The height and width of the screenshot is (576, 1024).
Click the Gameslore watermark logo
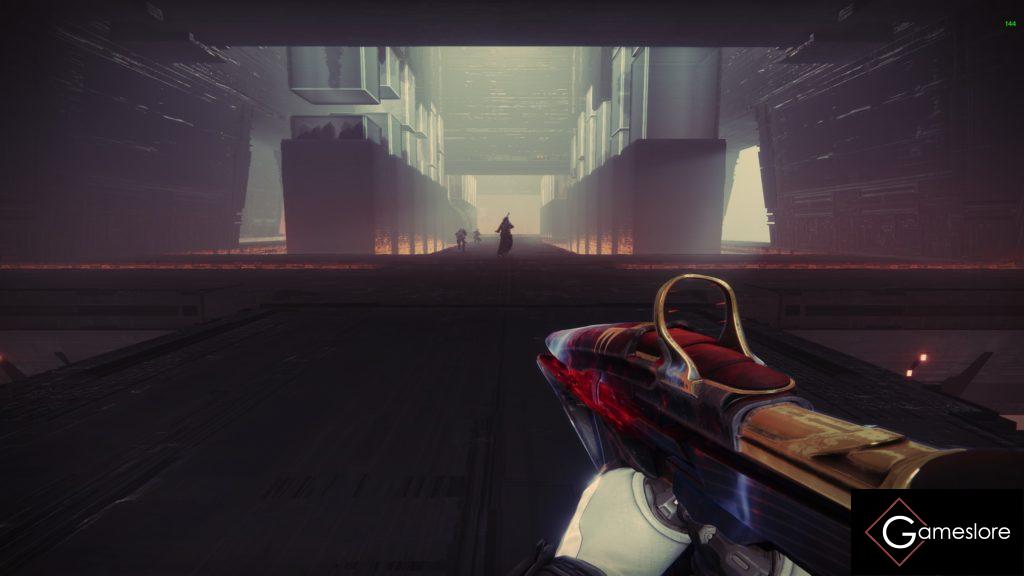(936, 532)
